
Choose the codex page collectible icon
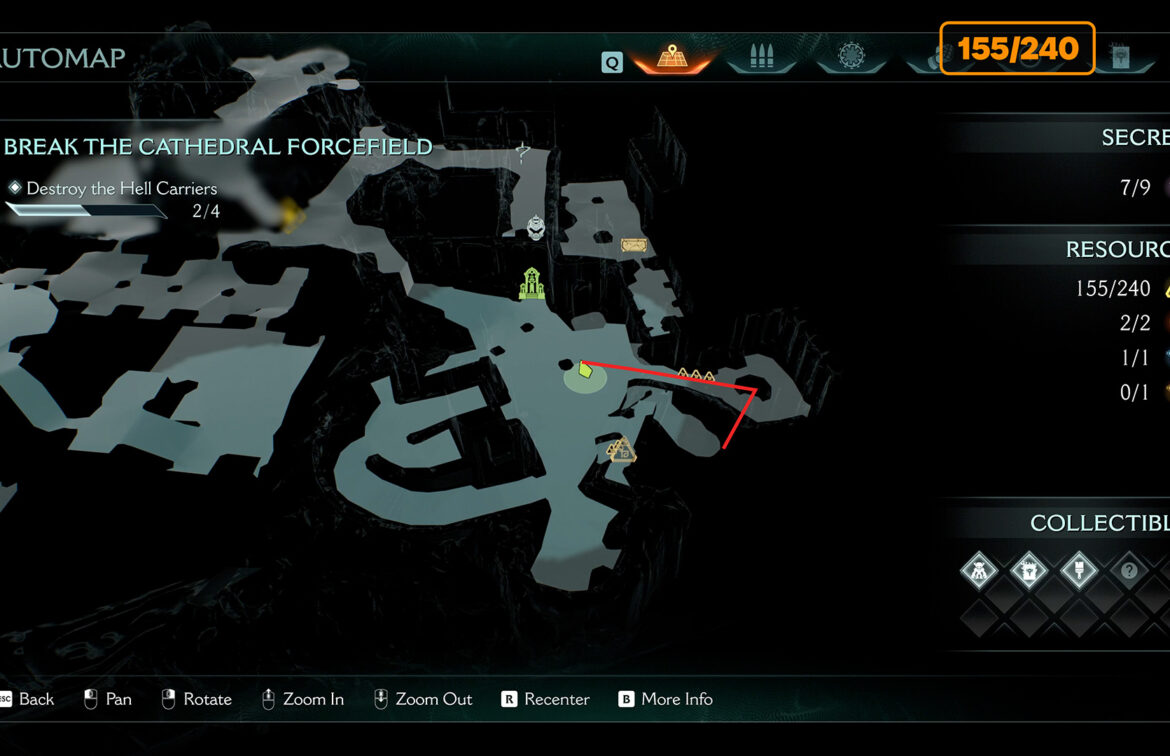(1029, 572)
